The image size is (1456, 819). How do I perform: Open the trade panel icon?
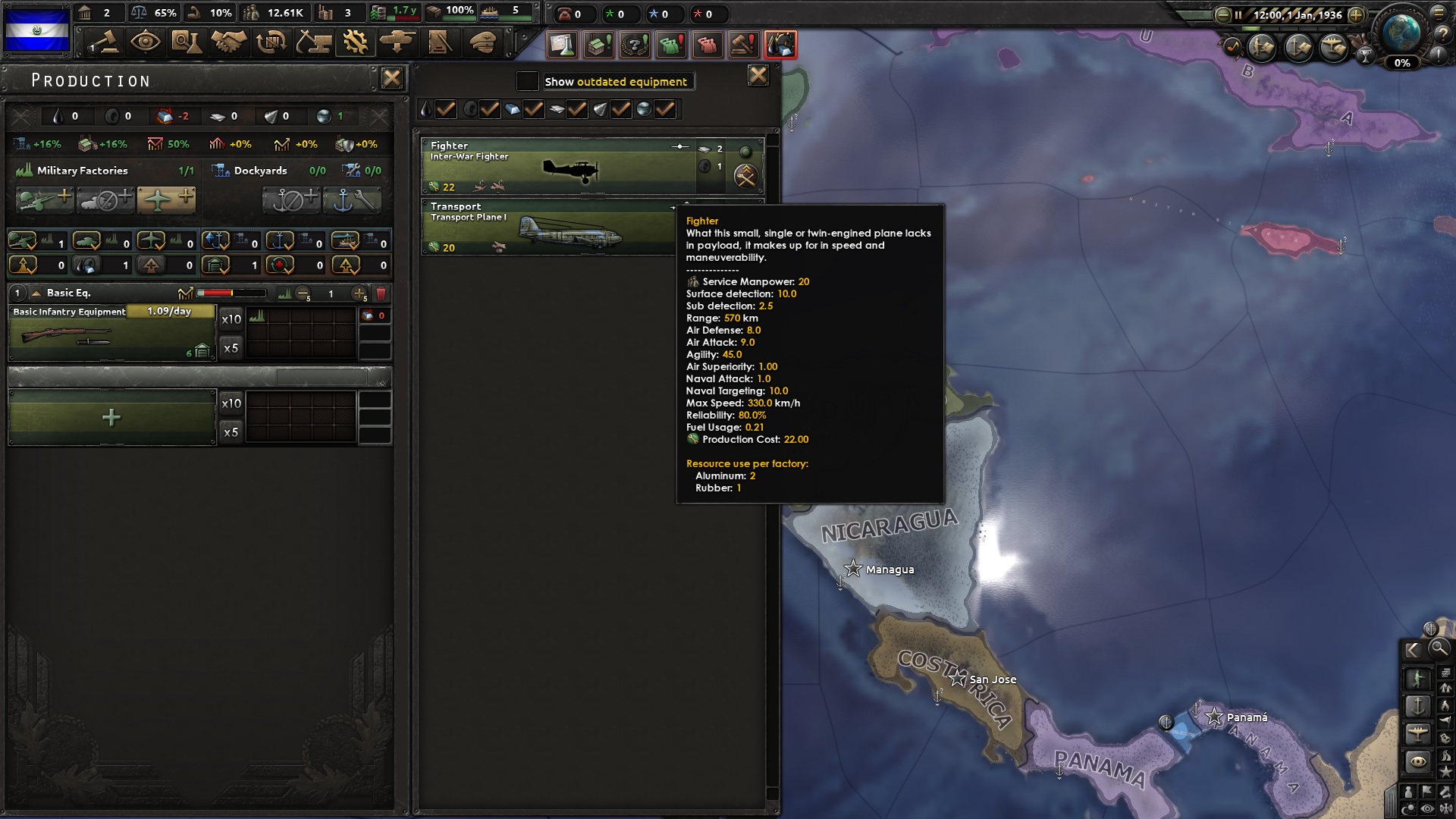pyautogui.click(x=271, y=42)
